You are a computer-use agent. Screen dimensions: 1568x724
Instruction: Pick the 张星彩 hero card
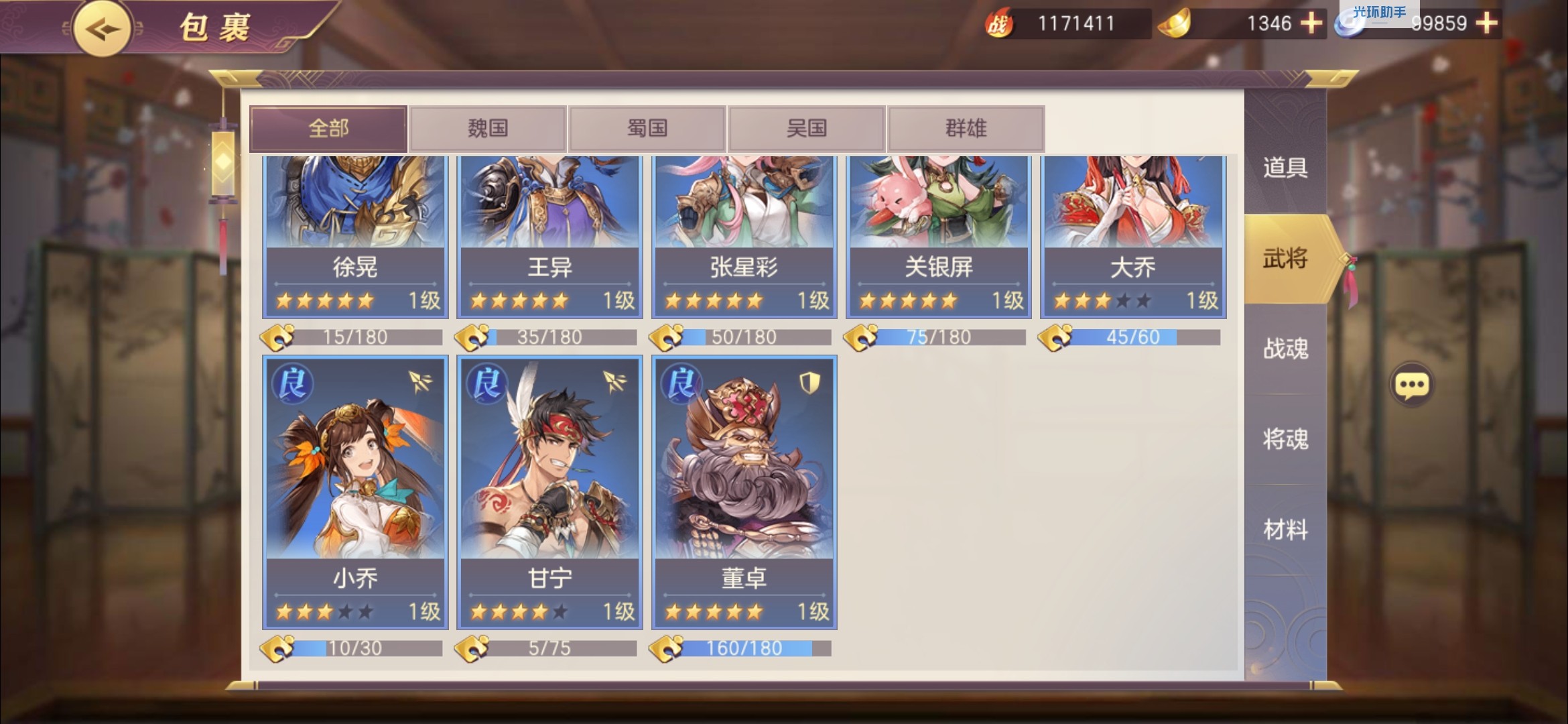click(x=744, y=235)
